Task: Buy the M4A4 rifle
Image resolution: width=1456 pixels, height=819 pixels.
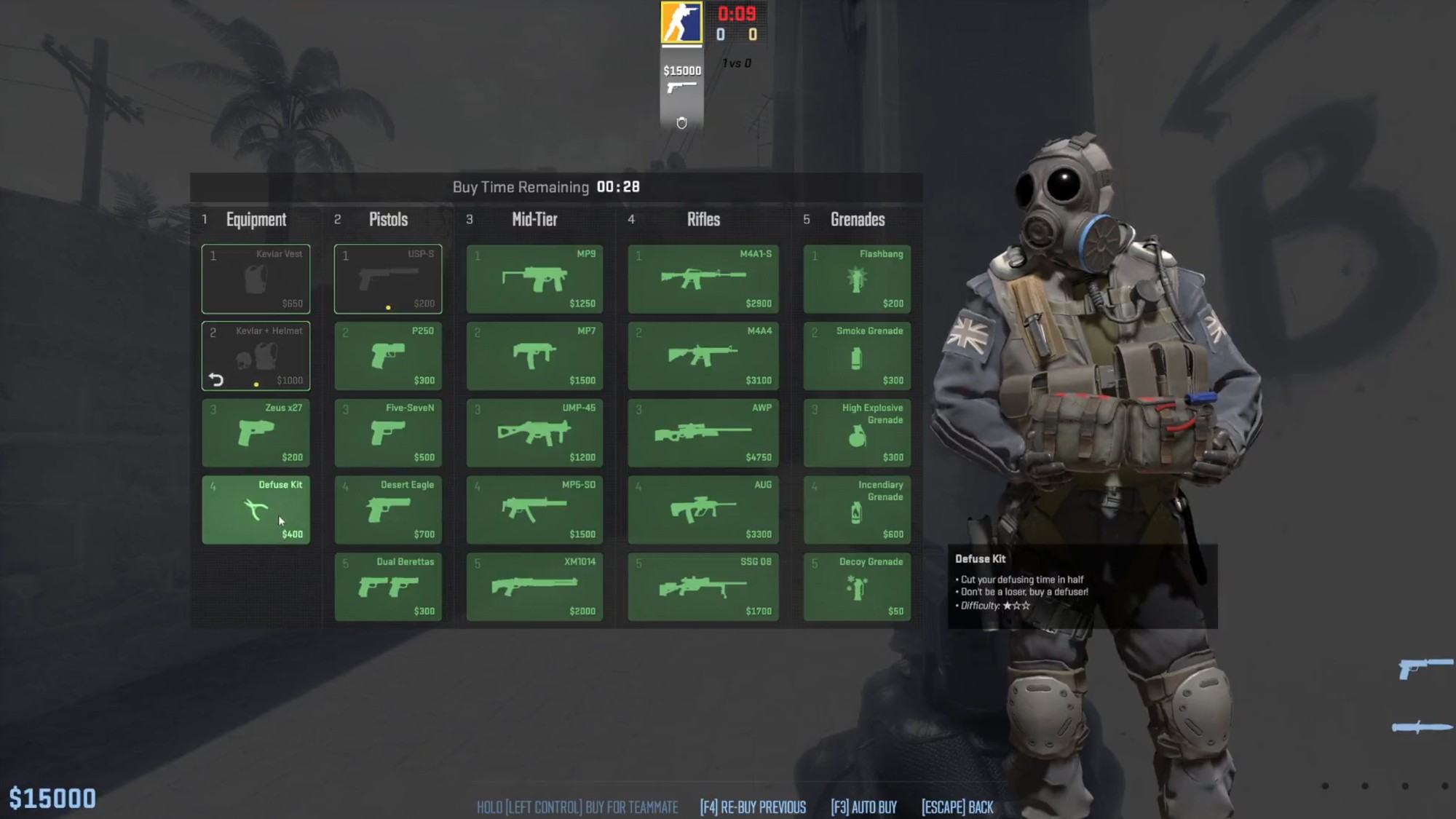Action: 703,356
